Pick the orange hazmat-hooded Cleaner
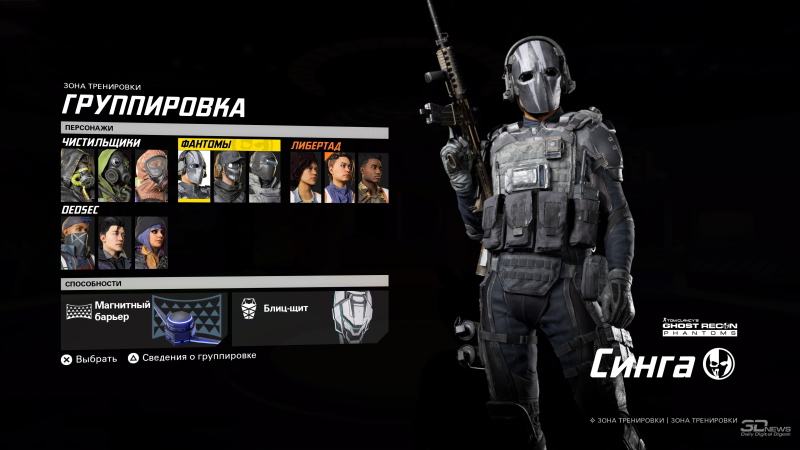The height and width of the screenshot is (450, 800). (151, 177)
